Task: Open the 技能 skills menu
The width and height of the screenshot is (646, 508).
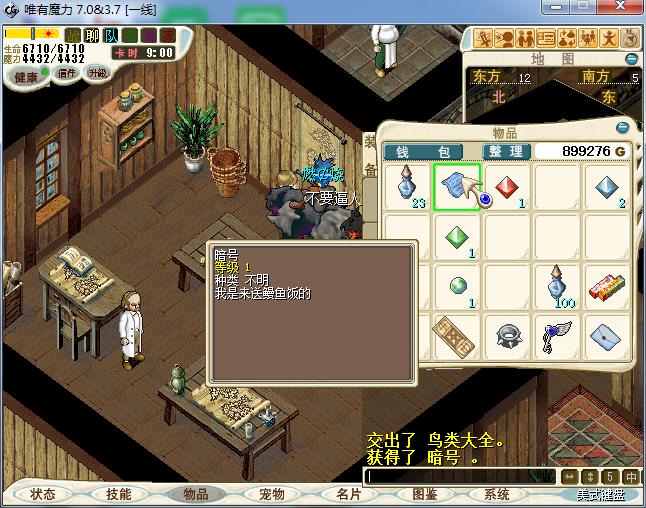Action: pos(119,494)
